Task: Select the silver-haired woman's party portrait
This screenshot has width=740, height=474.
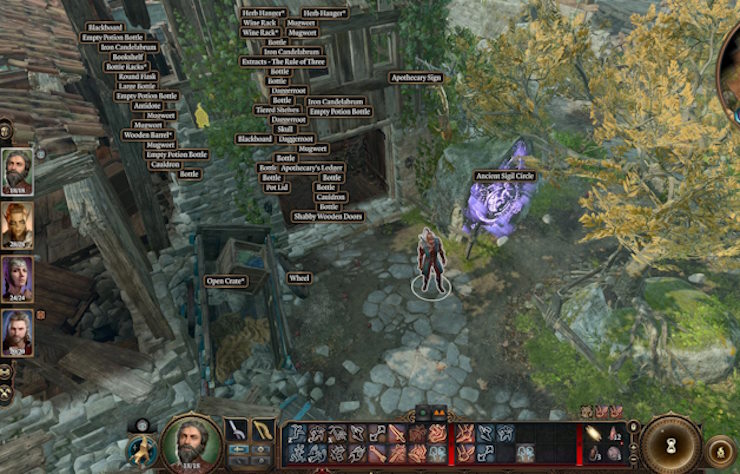Action: point(17,278)
